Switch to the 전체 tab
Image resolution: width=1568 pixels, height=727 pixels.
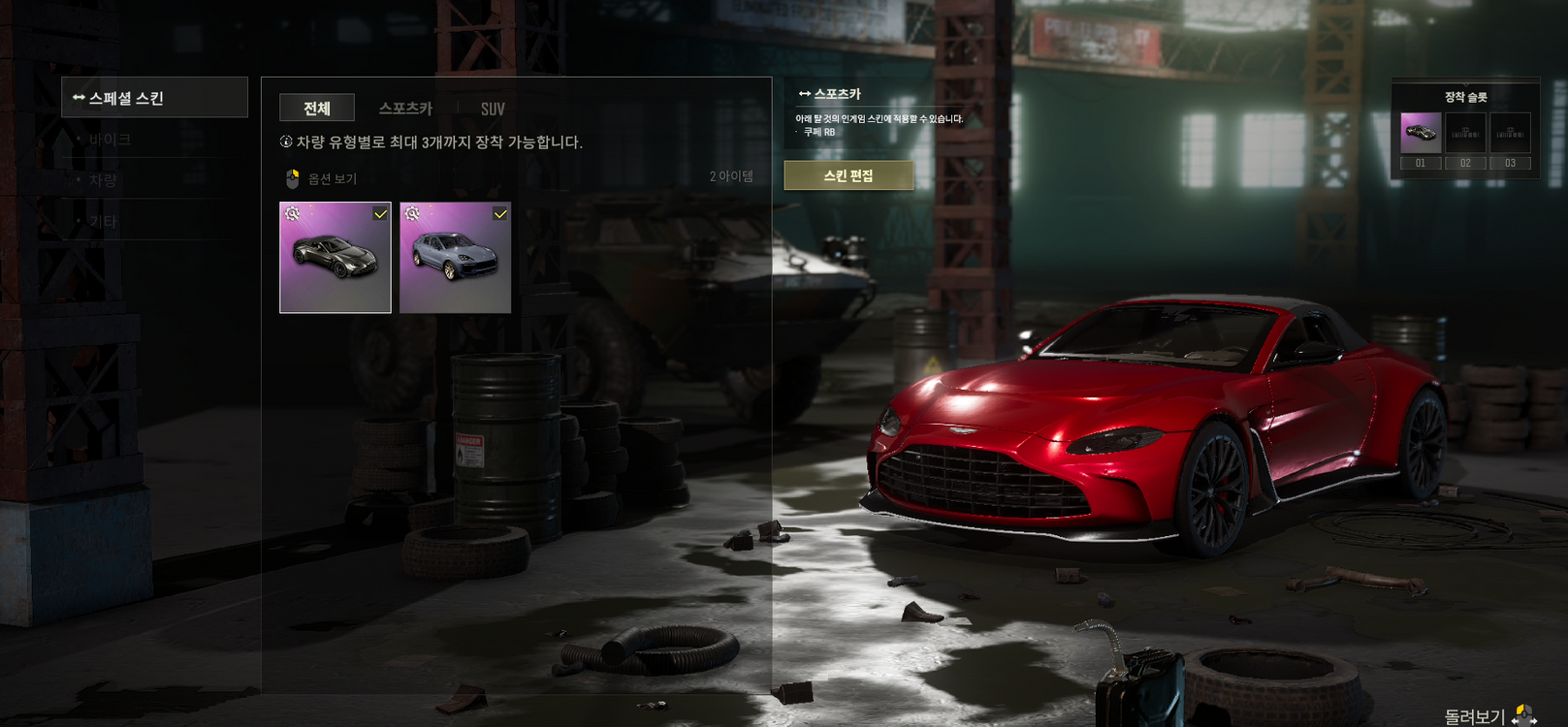(316, 109)
